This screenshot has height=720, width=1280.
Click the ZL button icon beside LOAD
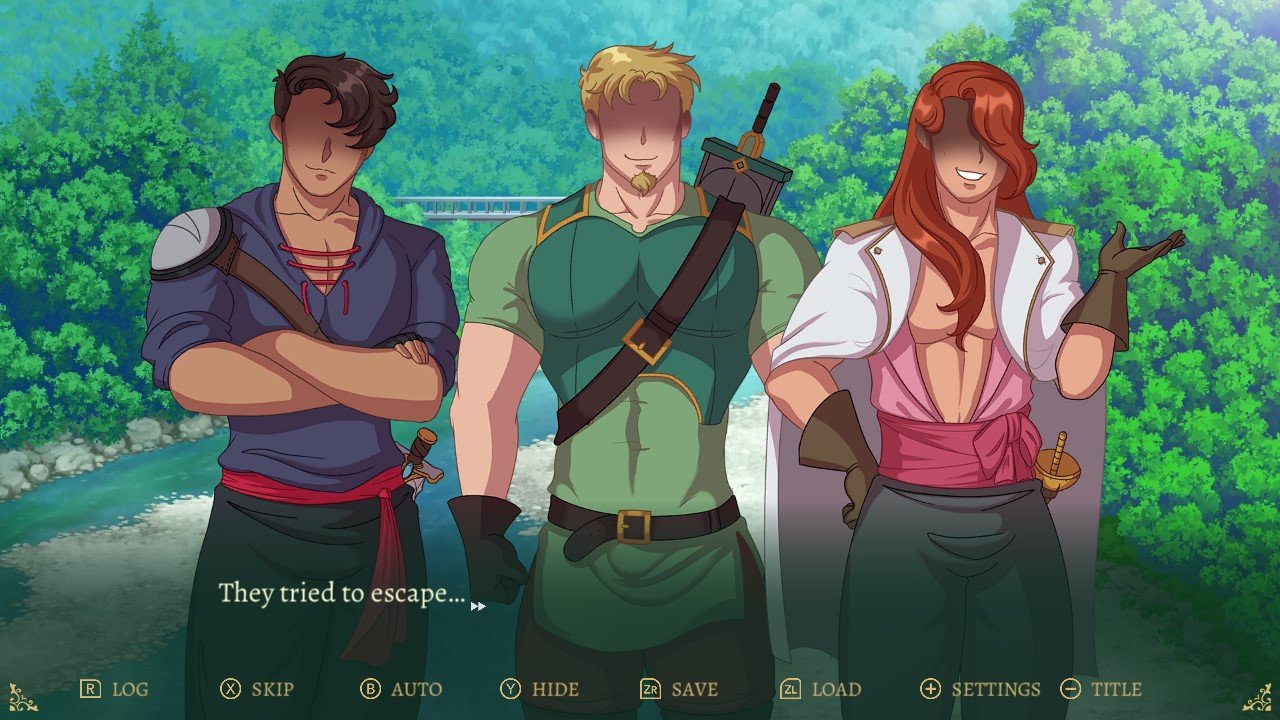(790, 689)
